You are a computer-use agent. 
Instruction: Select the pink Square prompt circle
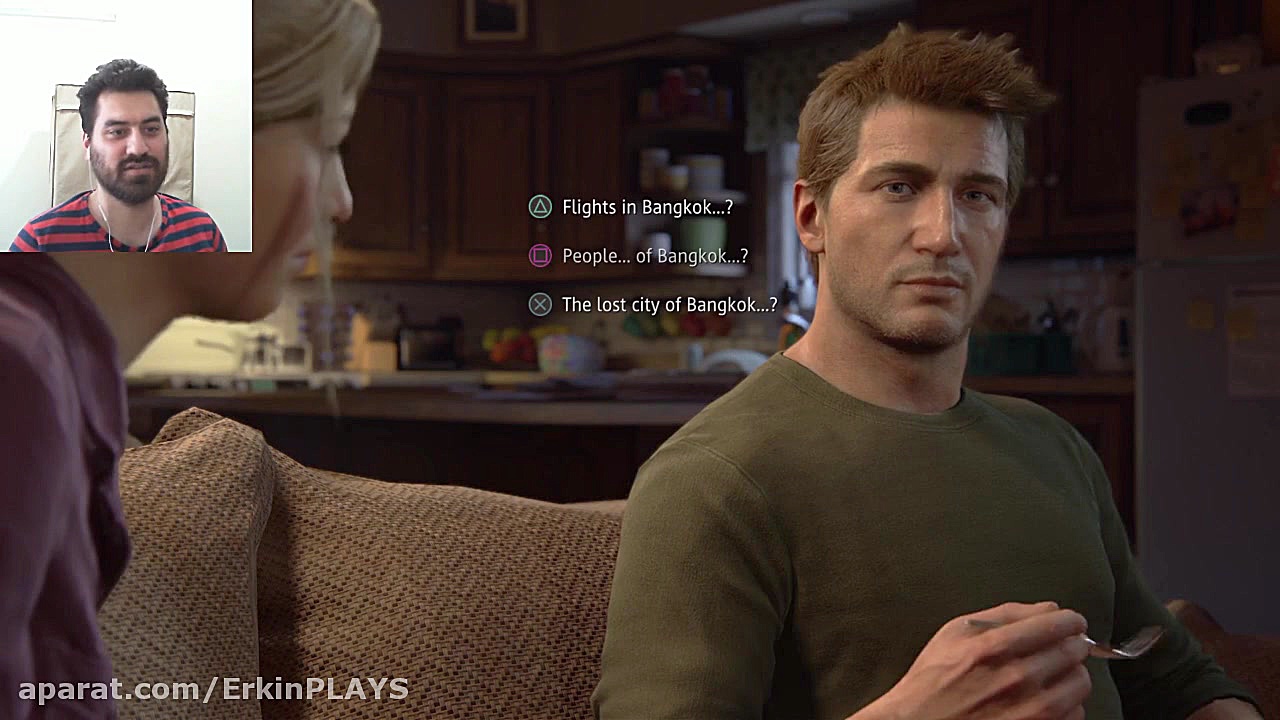pyautogui.click(x=538, y=256)
